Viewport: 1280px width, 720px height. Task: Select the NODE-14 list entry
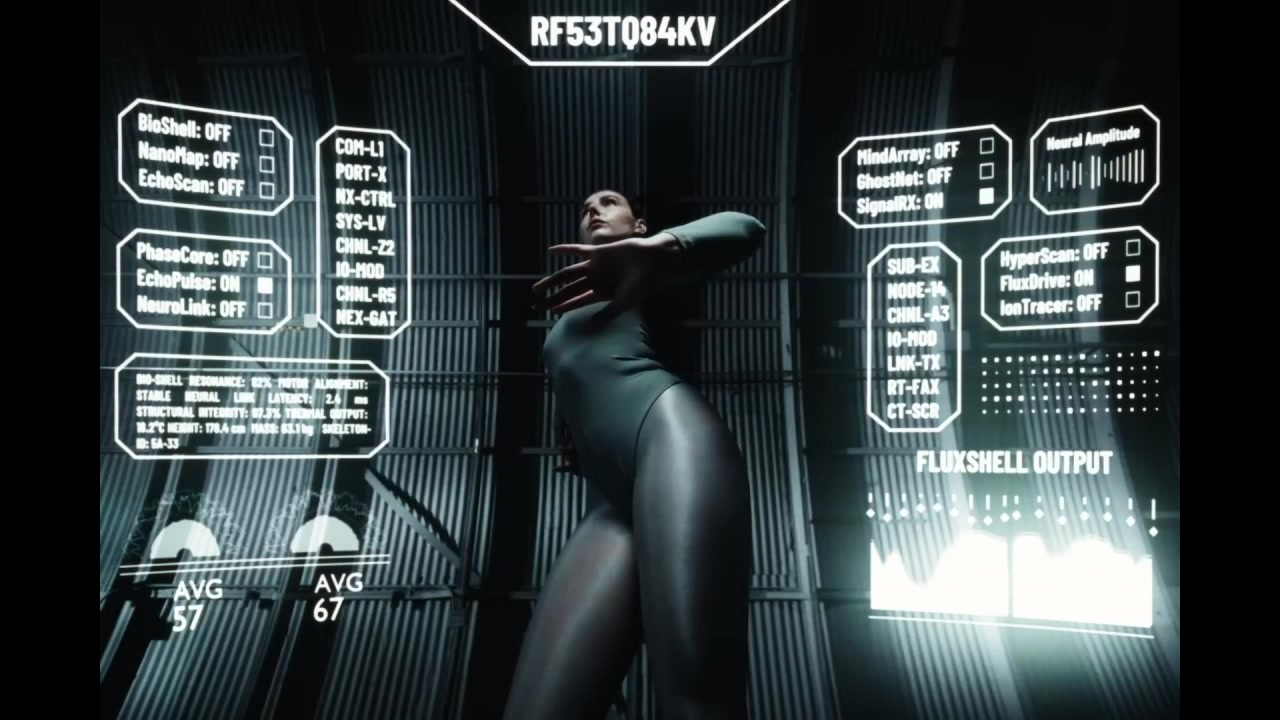coord(915,290)
